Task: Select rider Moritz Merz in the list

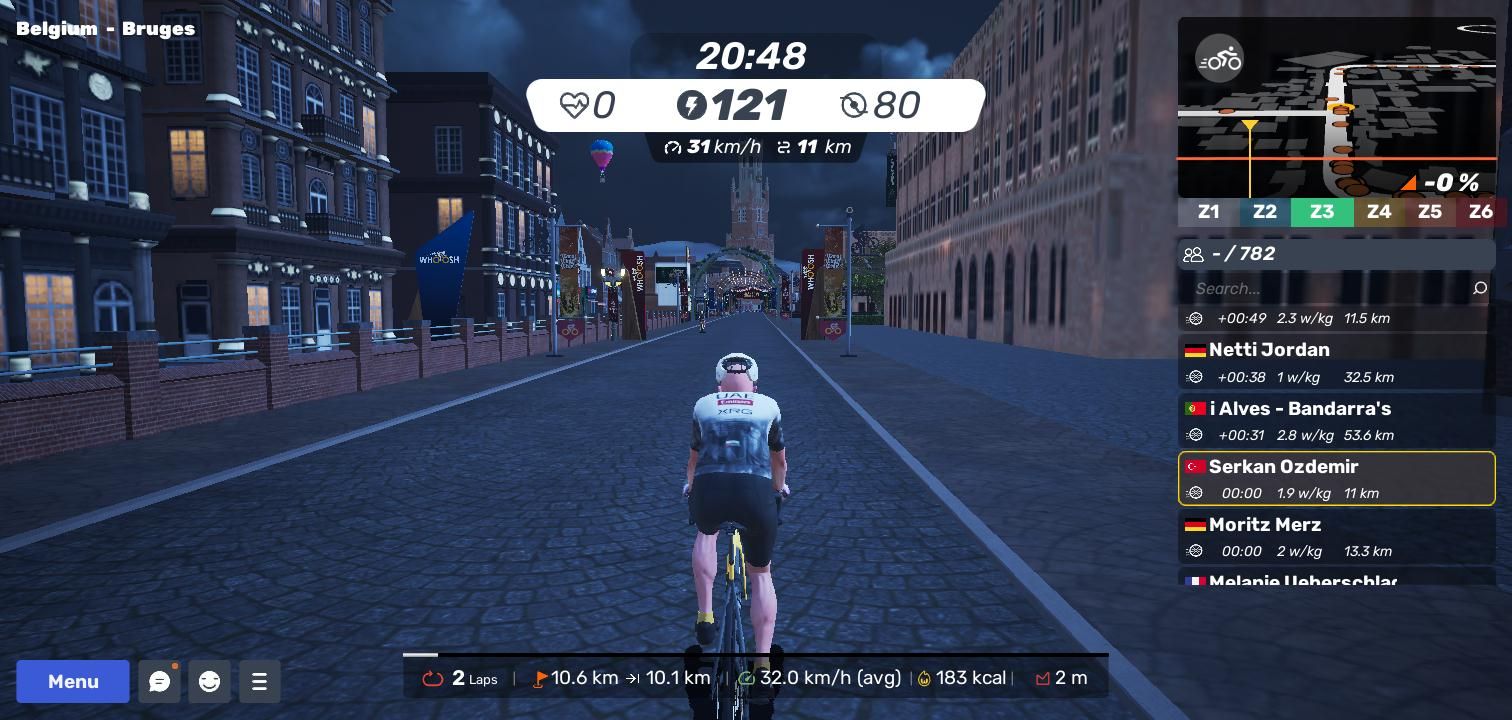Action: pyautogui.click(x=1336, y=537)
